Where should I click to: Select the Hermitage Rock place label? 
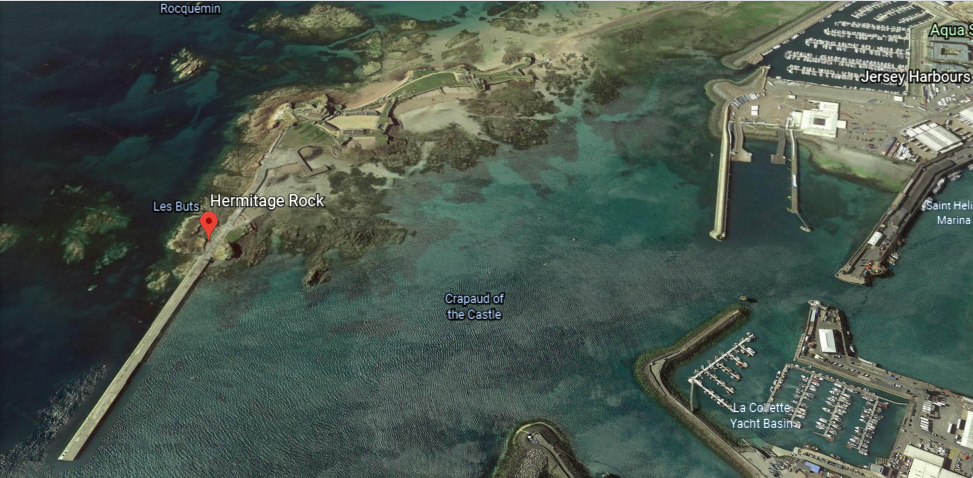pyautogui.click(x=267, y=201)
